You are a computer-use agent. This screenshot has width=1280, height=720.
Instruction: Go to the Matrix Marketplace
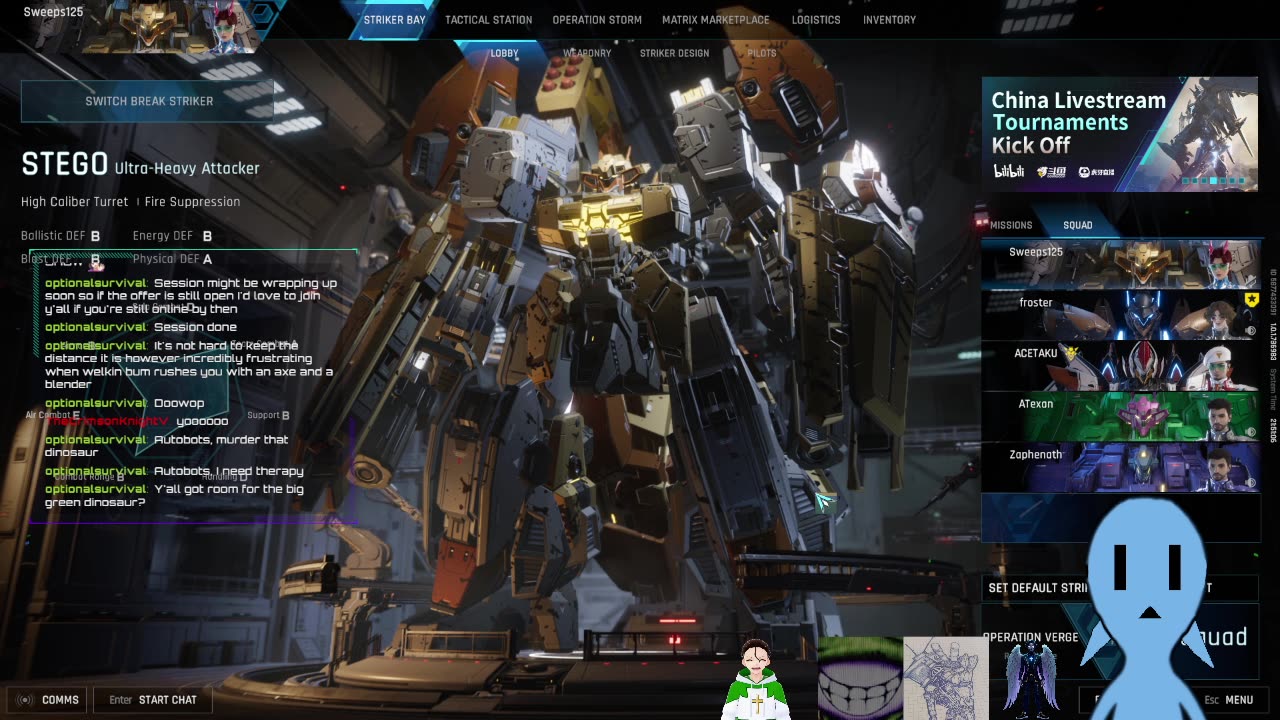pos(715,20)
